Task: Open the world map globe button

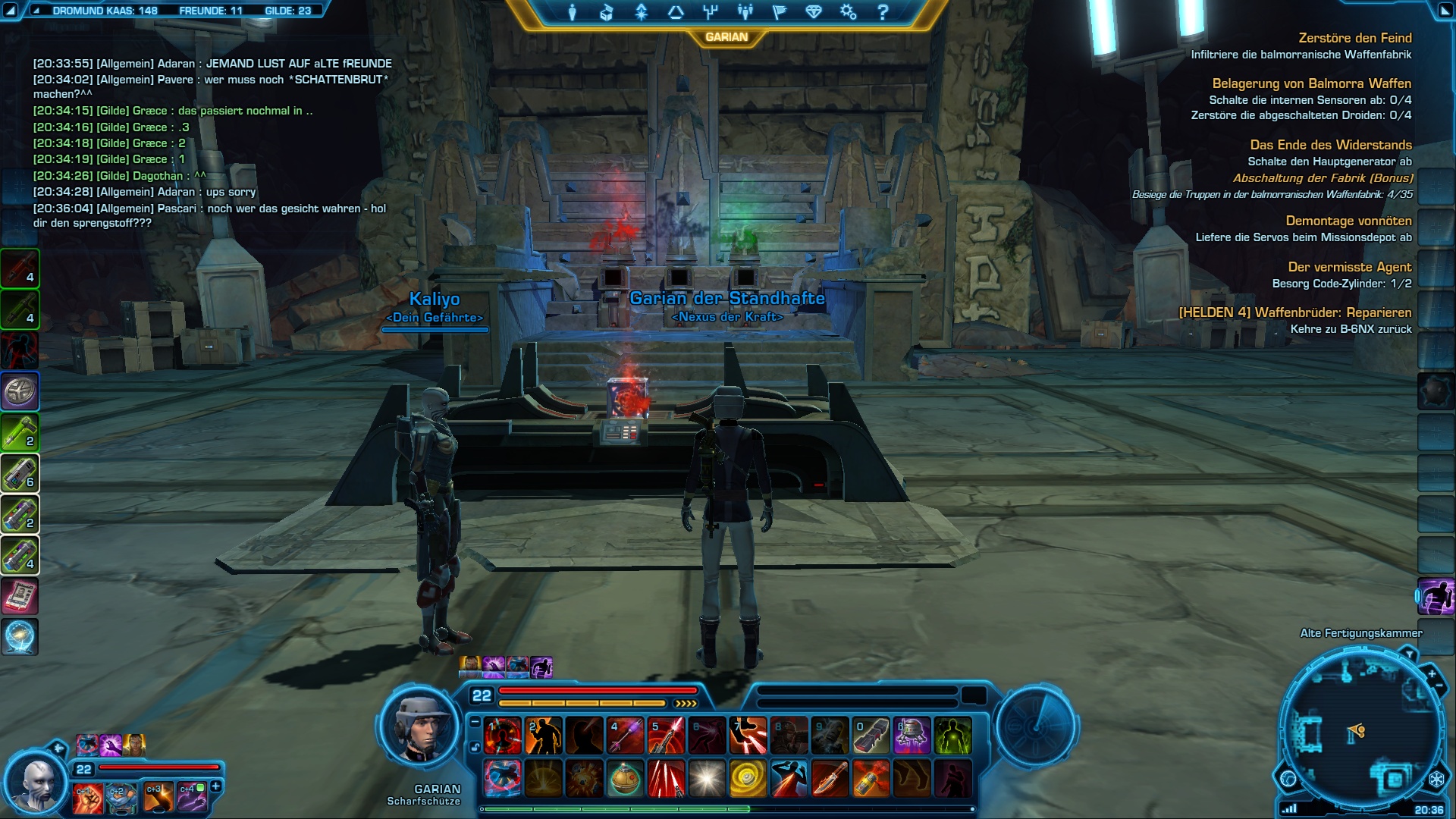Action: pyautogui.click(x=1288, y=779)
